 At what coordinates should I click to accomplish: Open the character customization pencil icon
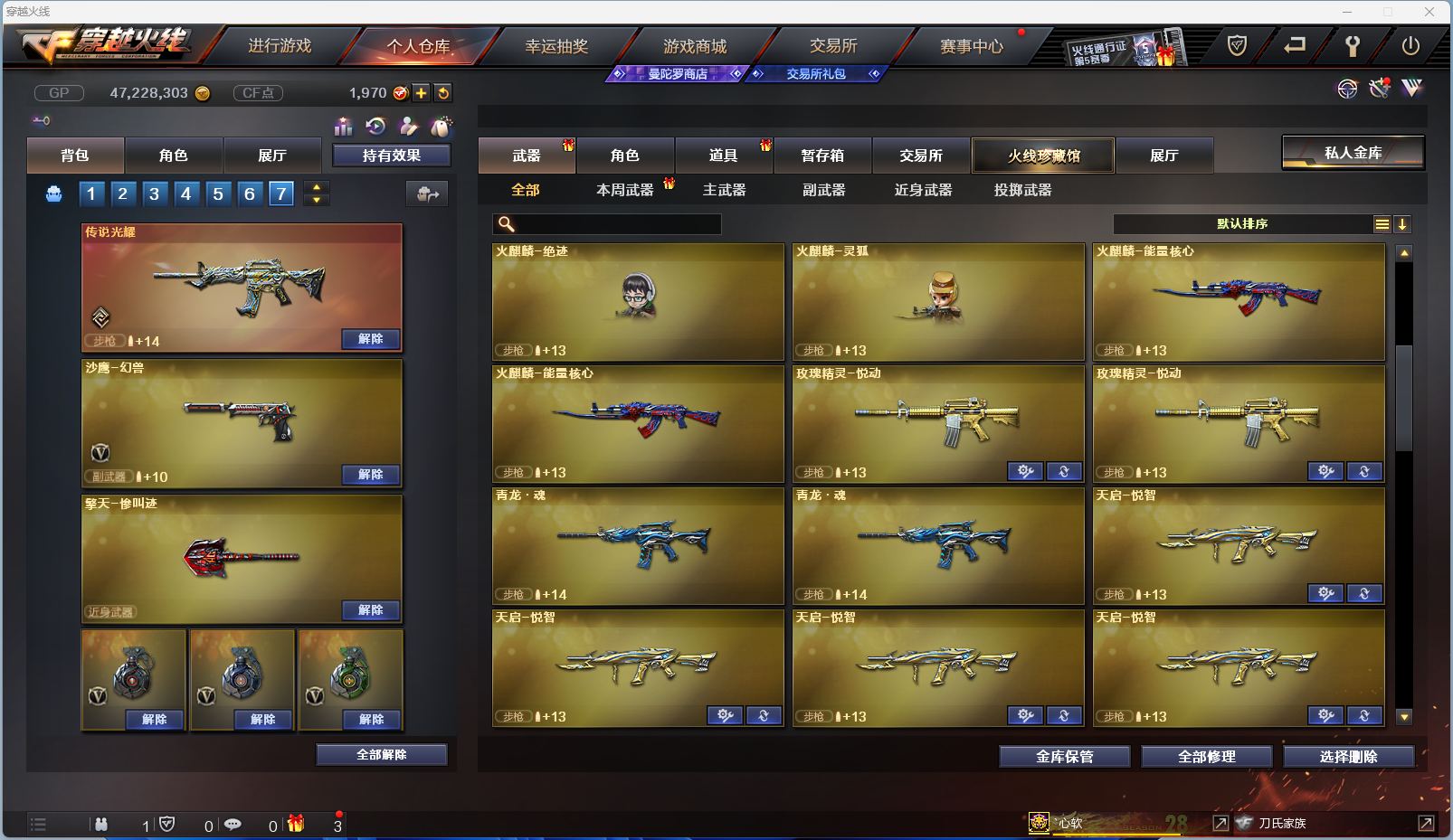409,127
